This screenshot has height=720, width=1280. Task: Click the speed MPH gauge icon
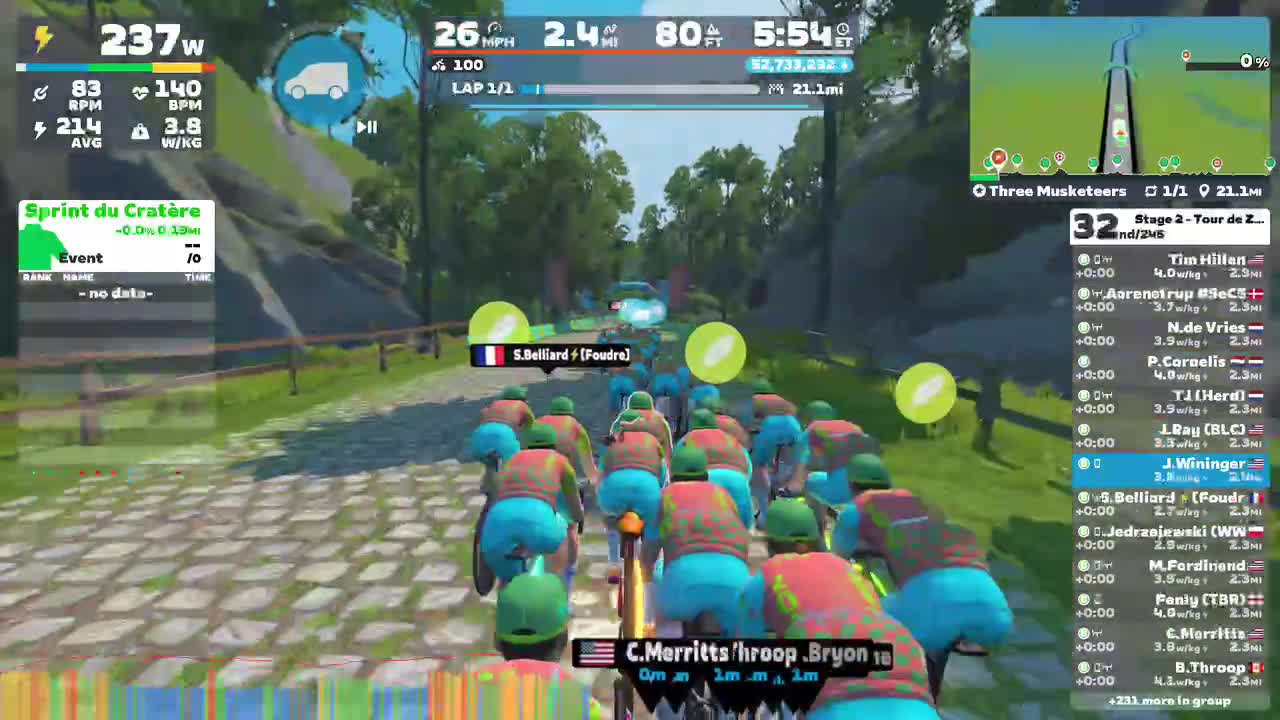pos(493,30)
